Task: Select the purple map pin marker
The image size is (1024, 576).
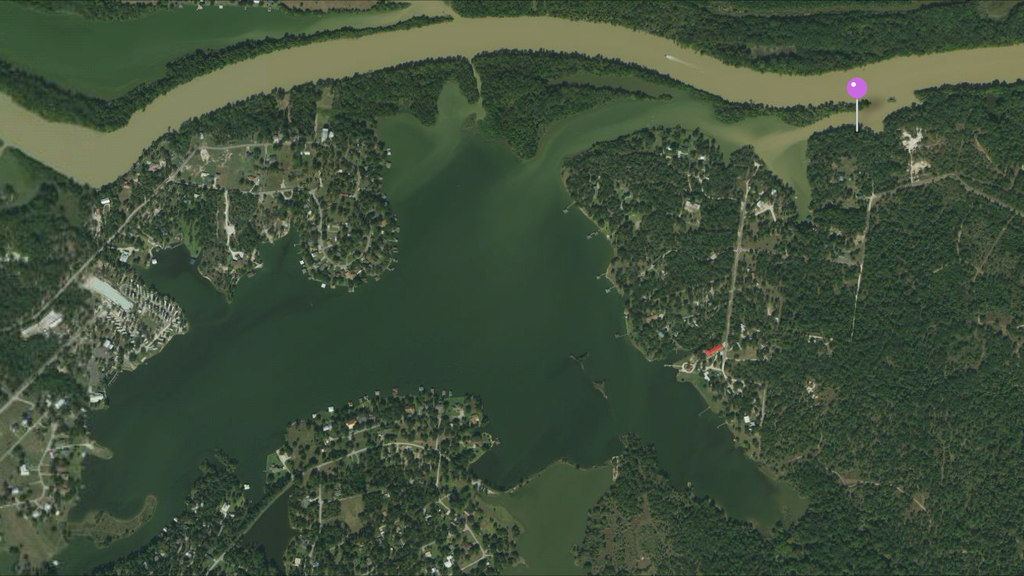Action: (857, 89)
